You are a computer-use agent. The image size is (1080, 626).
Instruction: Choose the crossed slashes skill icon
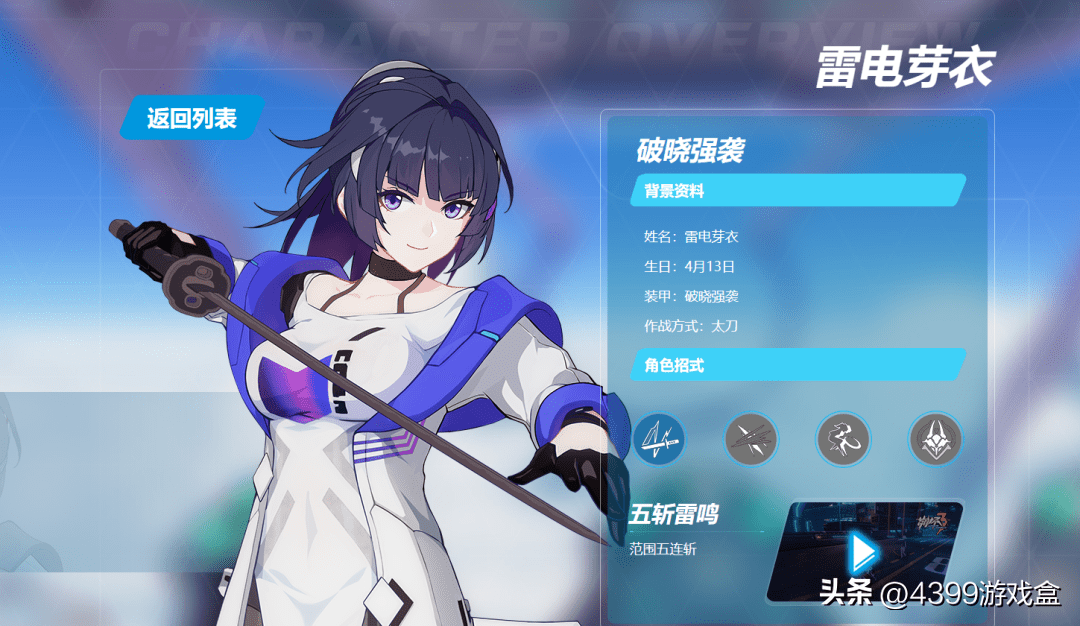[751, 438]
